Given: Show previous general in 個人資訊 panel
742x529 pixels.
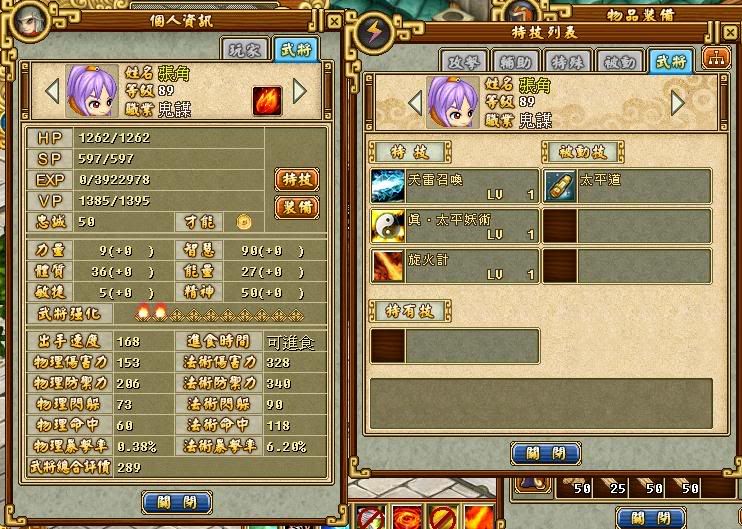Looking at the screenshot, I should [x=52, y=93].
